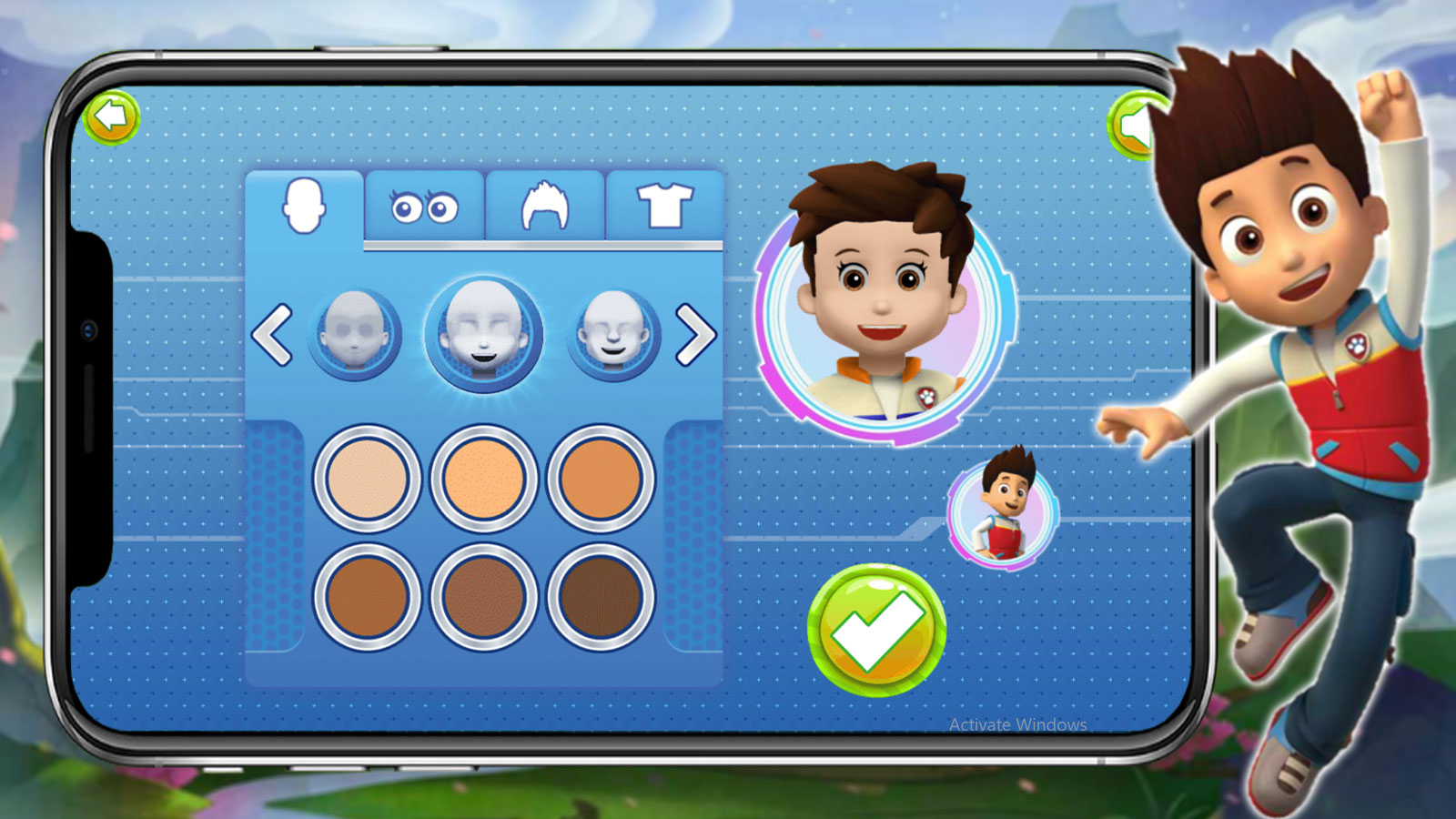This screenshot has width=1456, height=819.
Task: Select the light orange skin tone
Action: (483, 479)
